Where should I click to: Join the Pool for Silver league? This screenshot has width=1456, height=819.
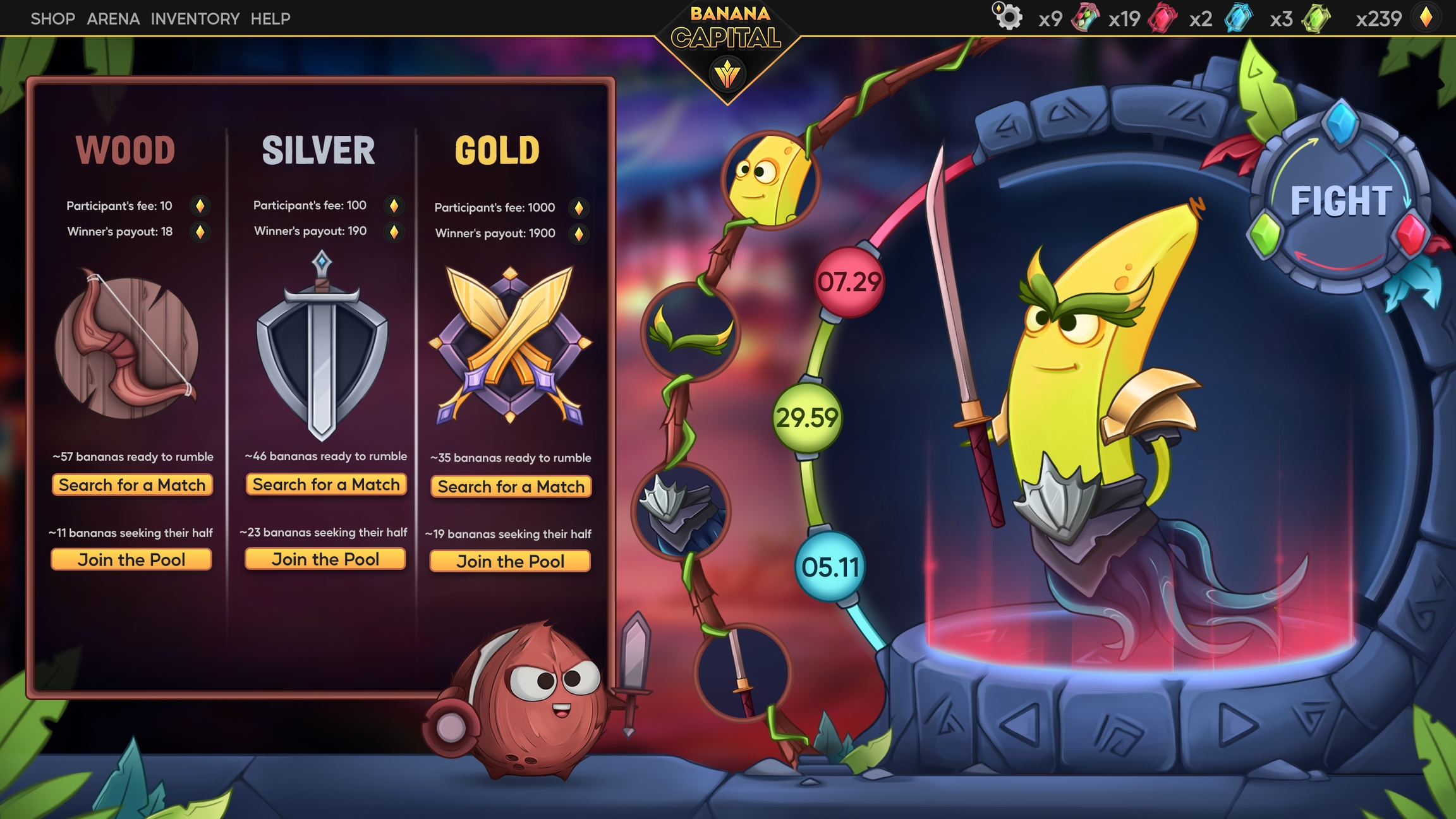coord(325,559)
